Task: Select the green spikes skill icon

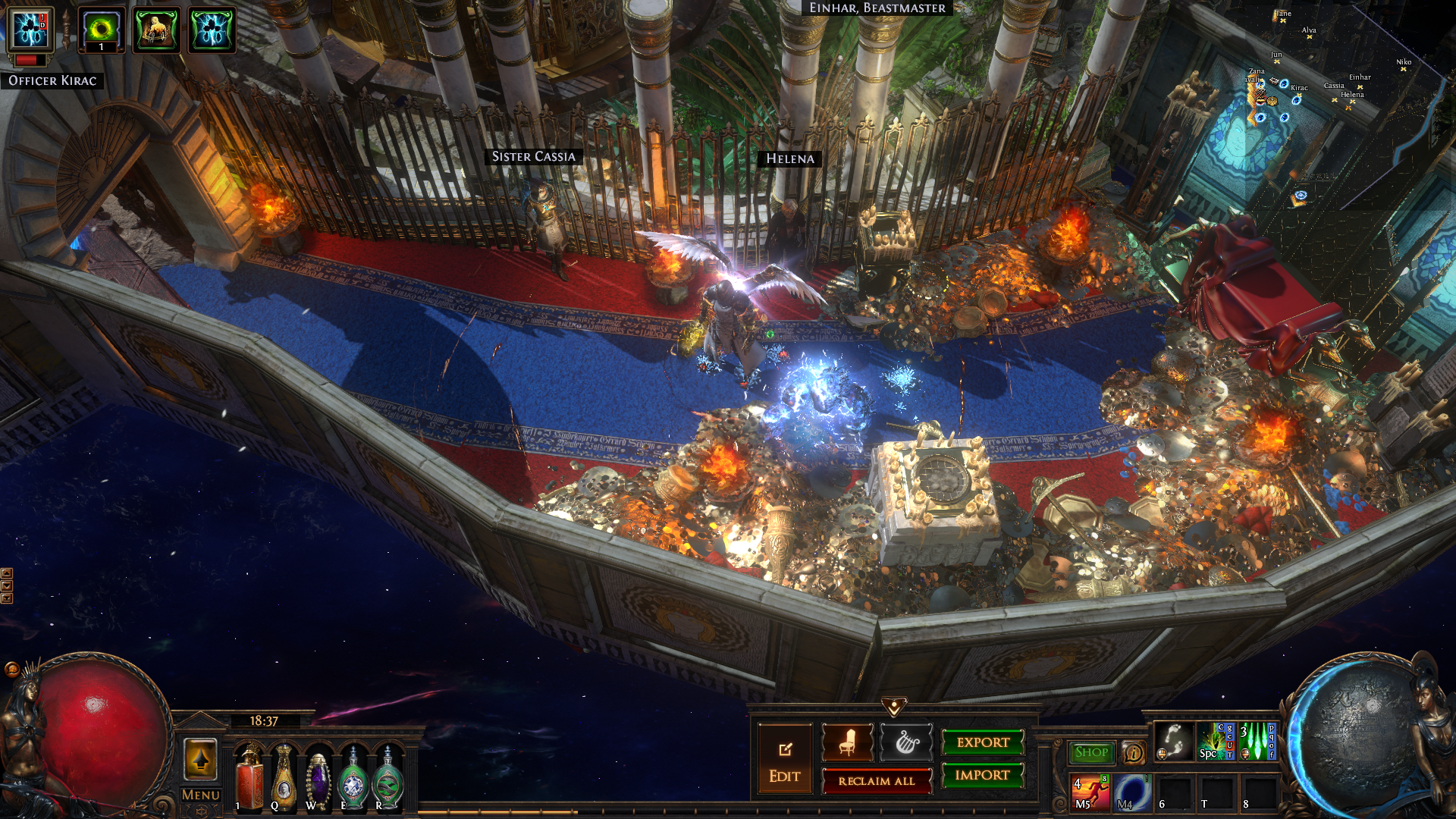Action: (1257, 741)
